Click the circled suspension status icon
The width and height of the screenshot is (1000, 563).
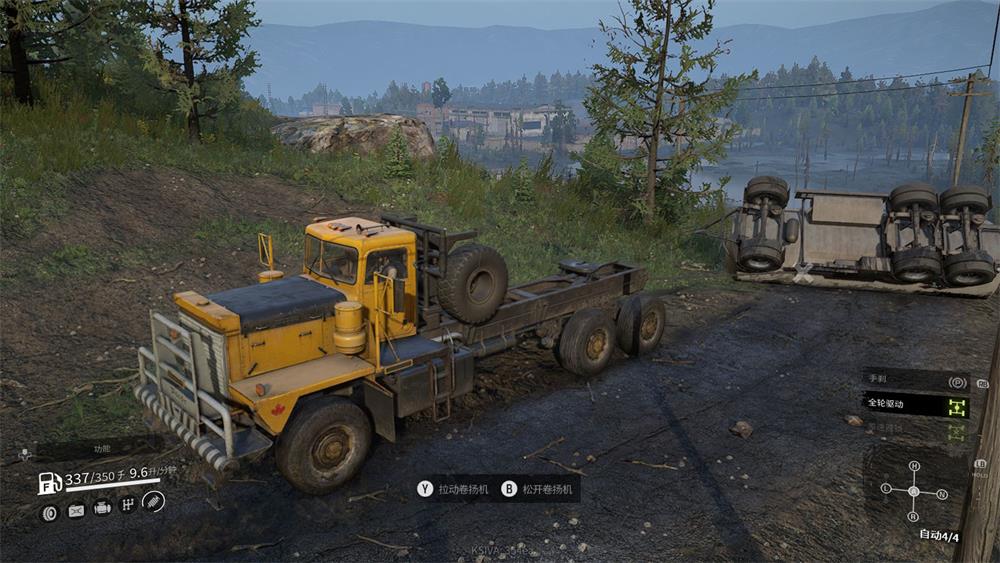coord(153,502)
